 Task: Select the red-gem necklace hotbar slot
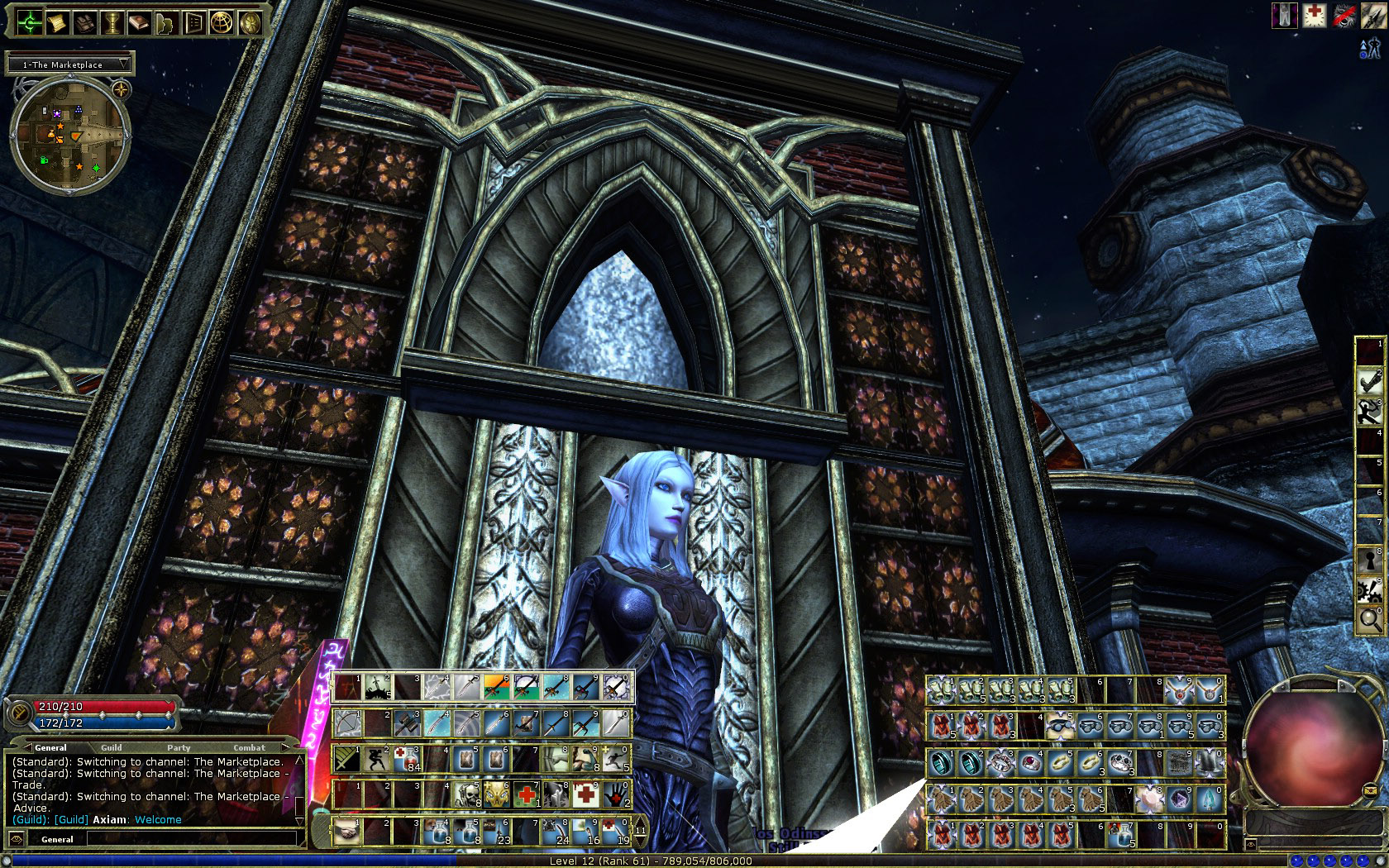(x=1179, y=690)
